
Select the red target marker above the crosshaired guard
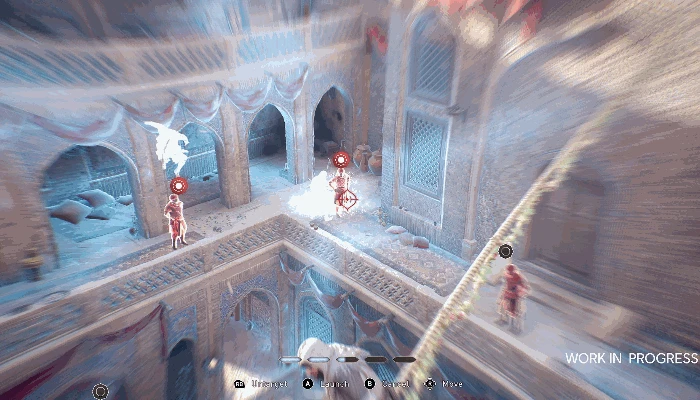[x=340, y=159]
